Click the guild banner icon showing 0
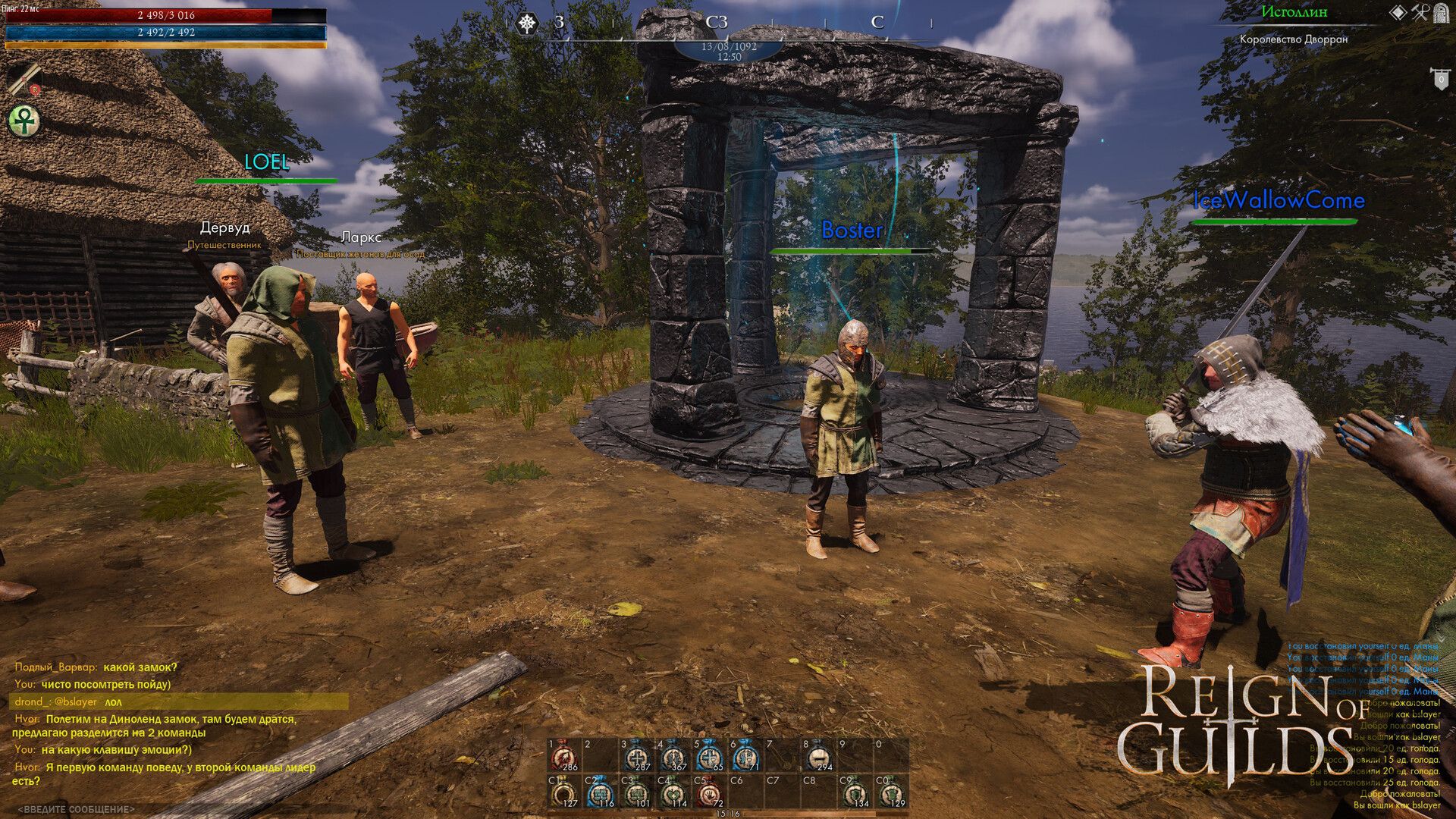 1441,78
